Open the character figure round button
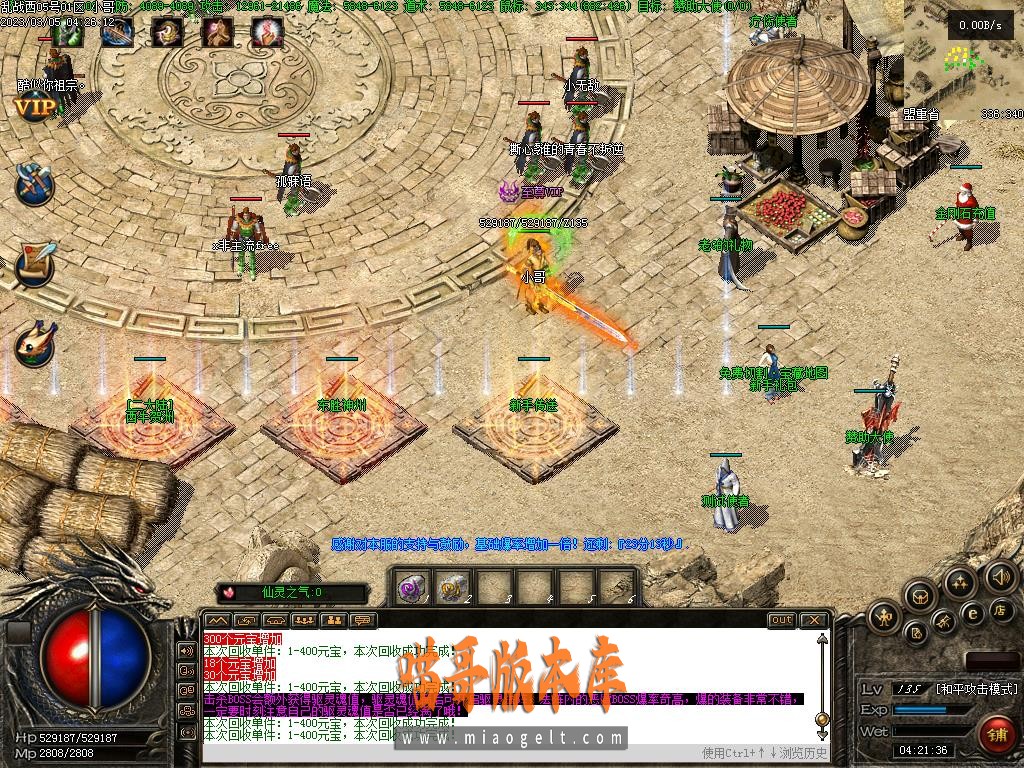Image resolution: width=1024 pixels, height=768 pixels. click(x=884, y=617)
